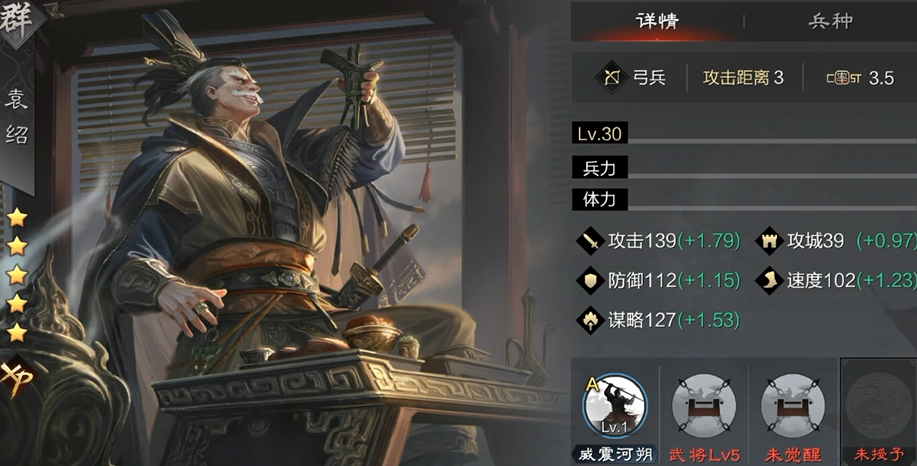Tap the locked 未觉醒 skill slot
The image size is (917, 466).
click(x=791, y=407)
